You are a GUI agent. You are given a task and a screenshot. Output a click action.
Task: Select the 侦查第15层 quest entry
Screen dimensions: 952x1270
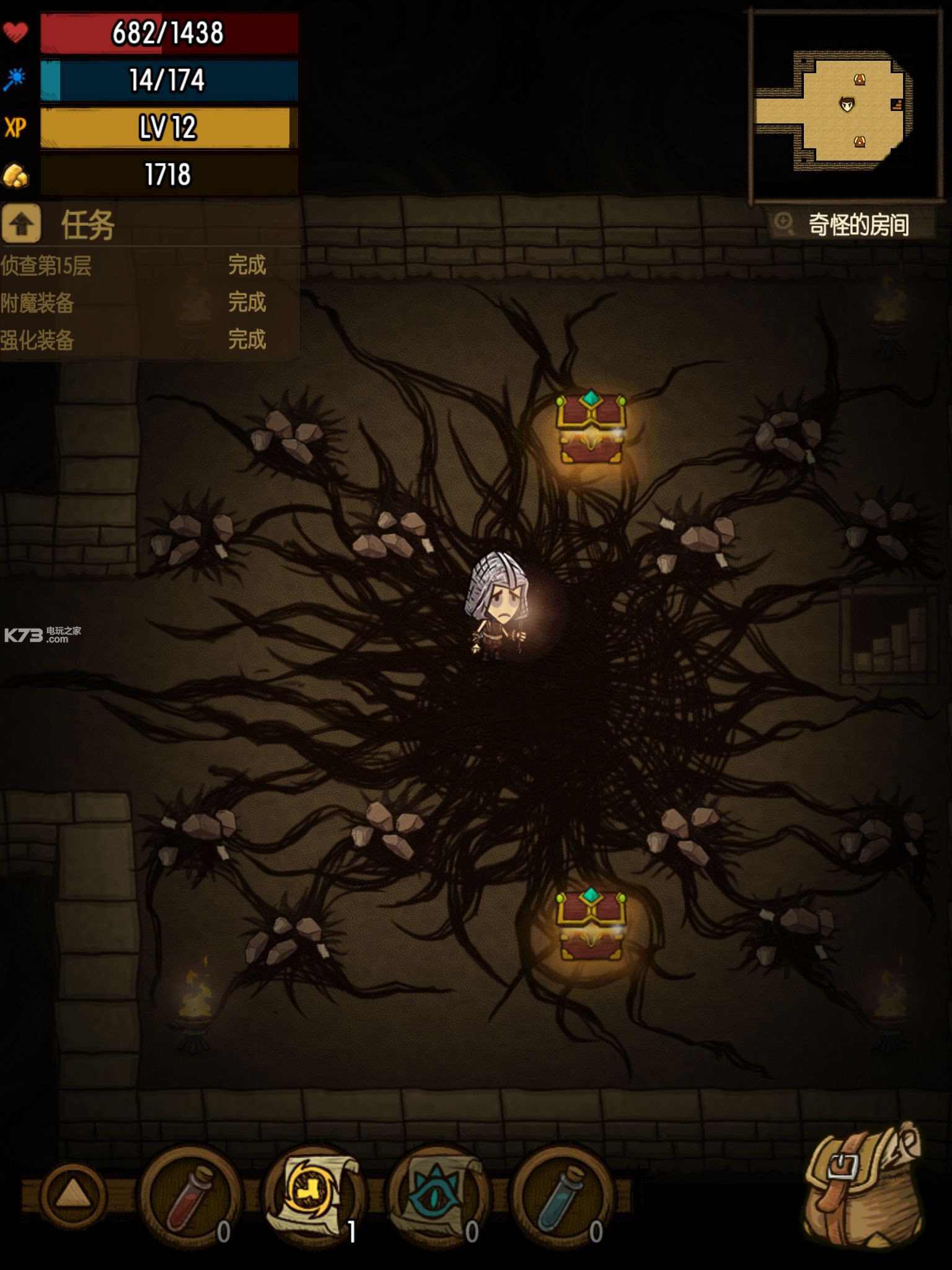point(133,265)
